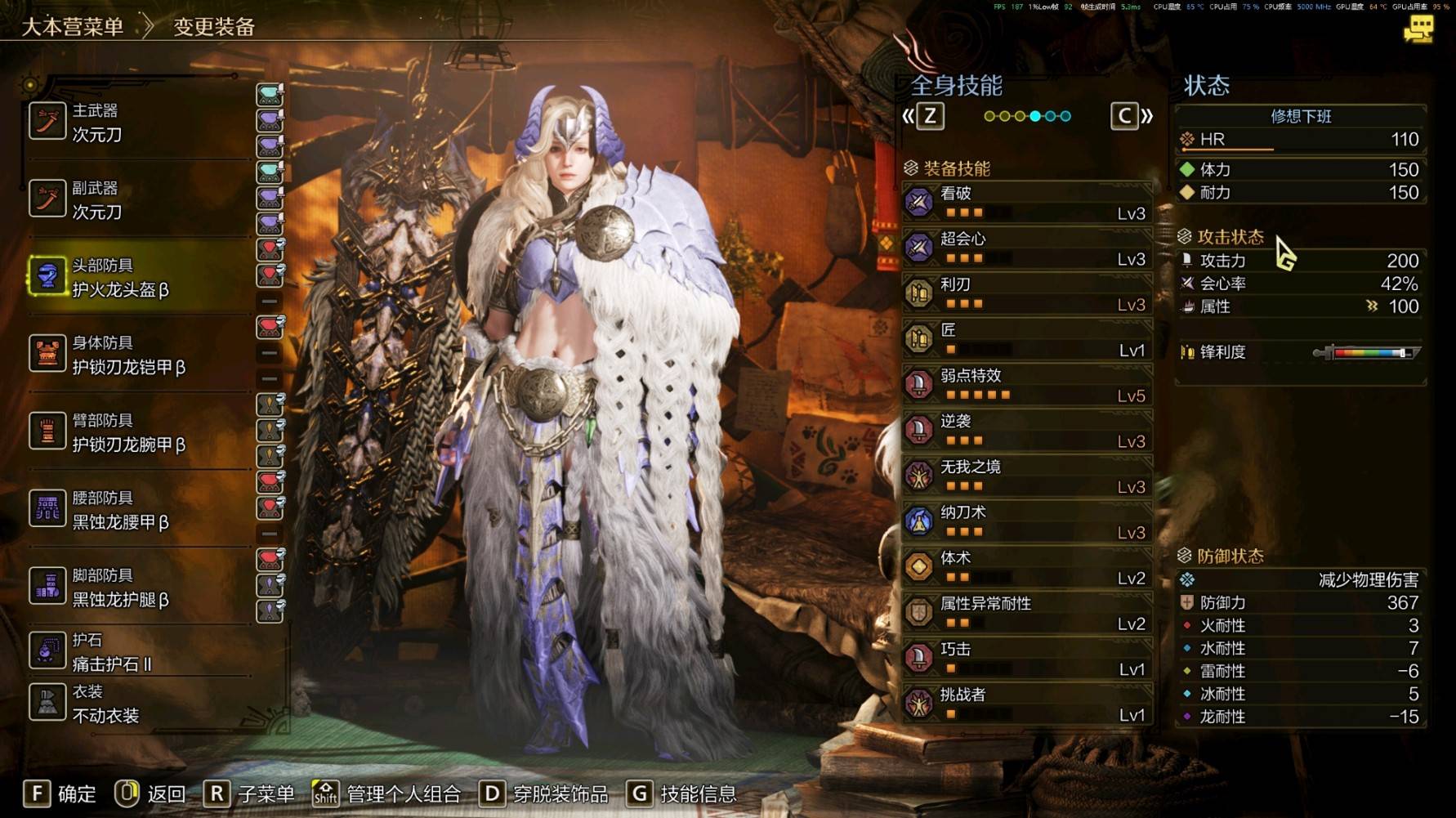Select waist armor 黑蚀龙腰甲β
This screenshot has height=818, width=1456.
(139, 511)
